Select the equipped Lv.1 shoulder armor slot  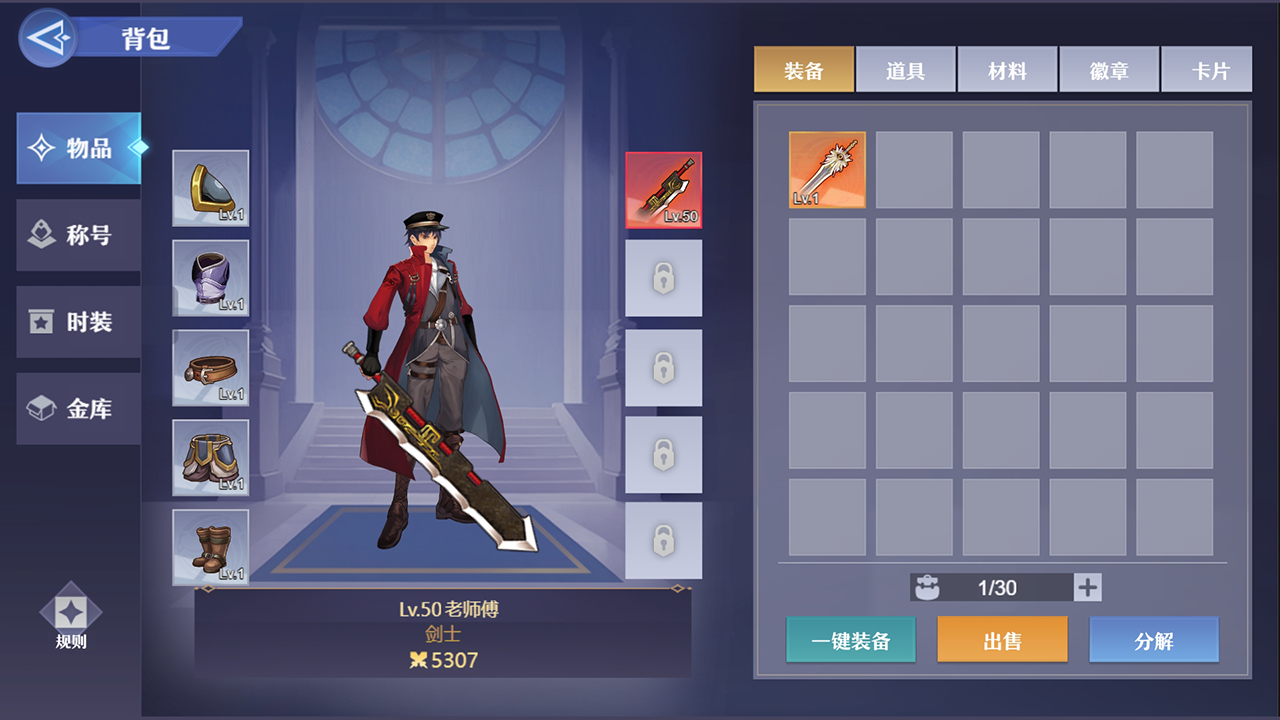coord(210,188)
